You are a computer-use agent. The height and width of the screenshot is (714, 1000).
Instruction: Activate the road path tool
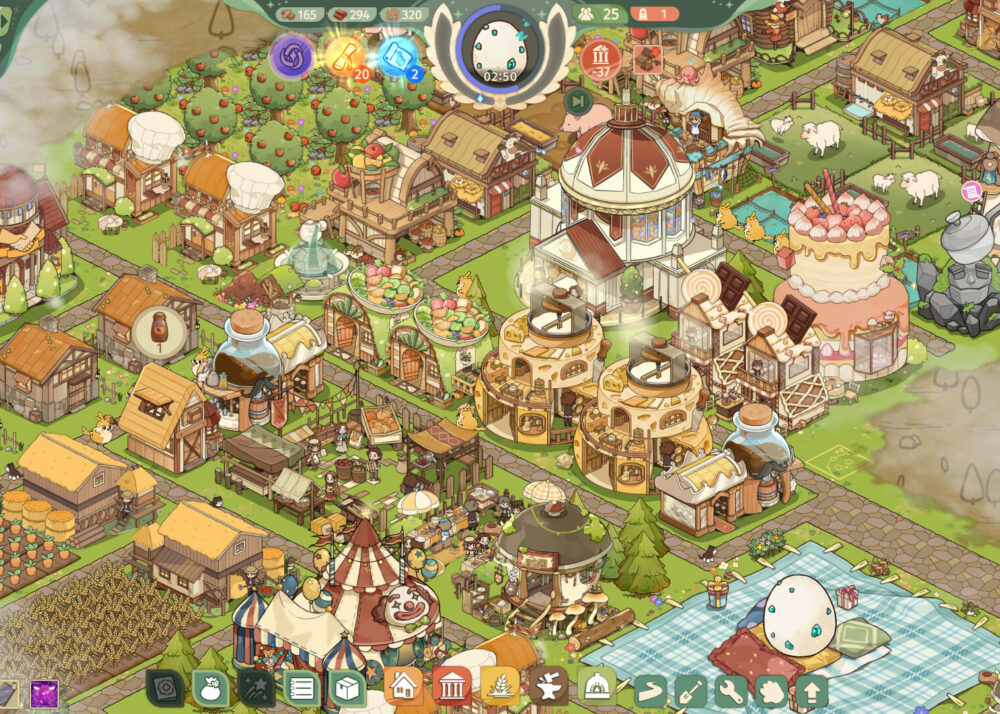(650, 690)
